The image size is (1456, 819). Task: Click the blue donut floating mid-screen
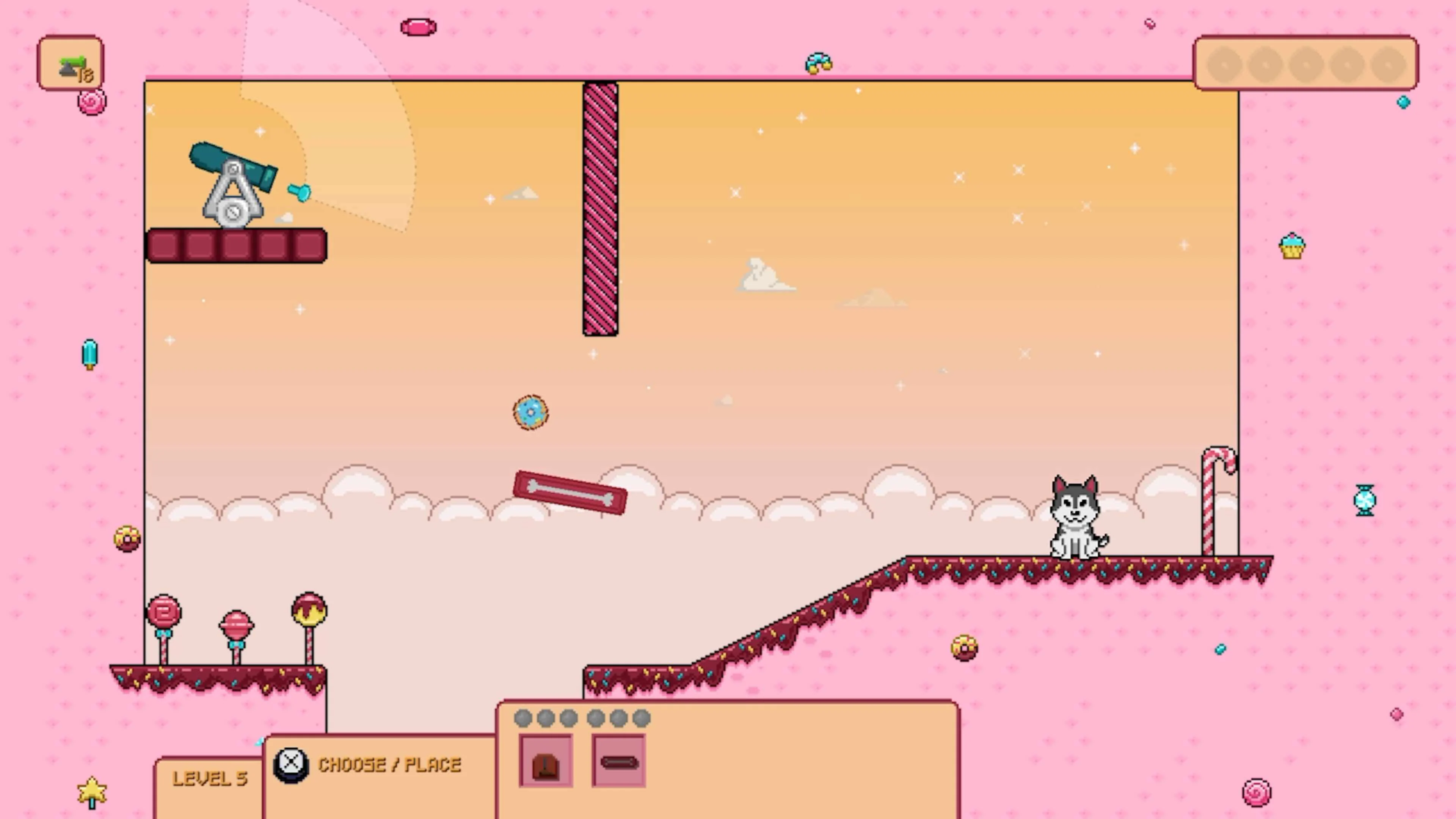click(x=530, y=412)
